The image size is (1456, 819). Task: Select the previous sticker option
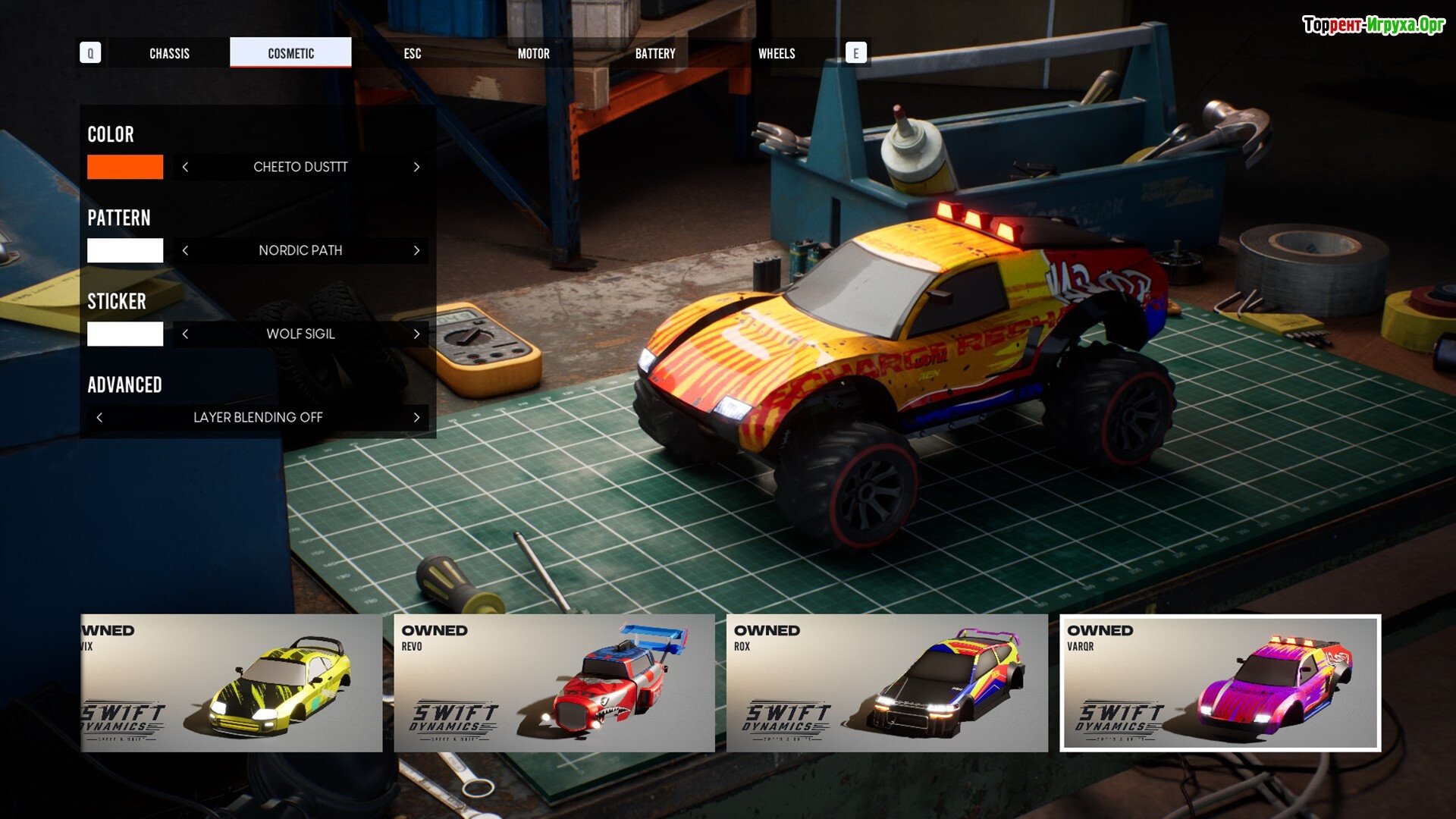point(185,334)
